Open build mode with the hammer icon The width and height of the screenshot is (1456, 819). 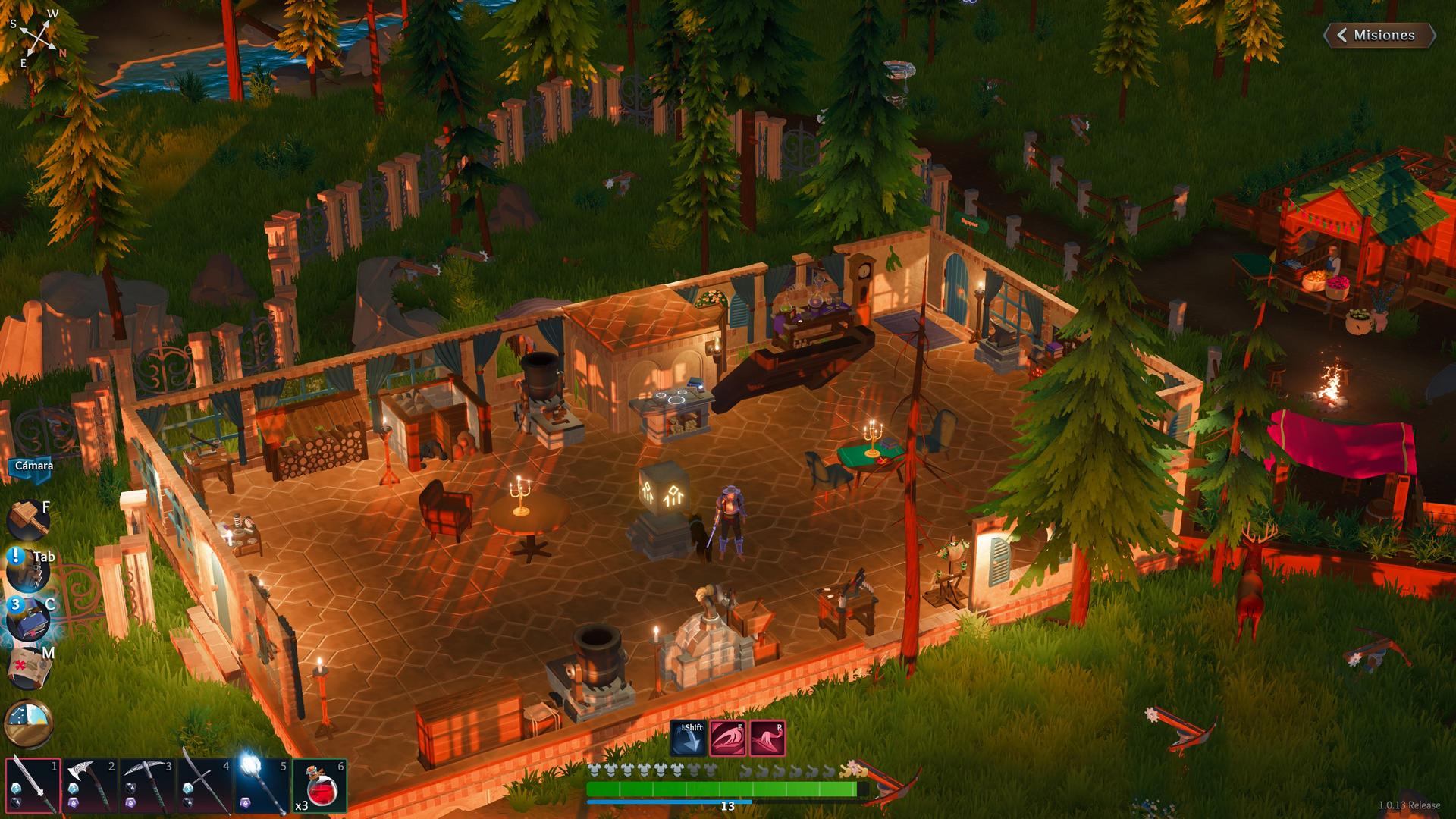pos(29,519)
